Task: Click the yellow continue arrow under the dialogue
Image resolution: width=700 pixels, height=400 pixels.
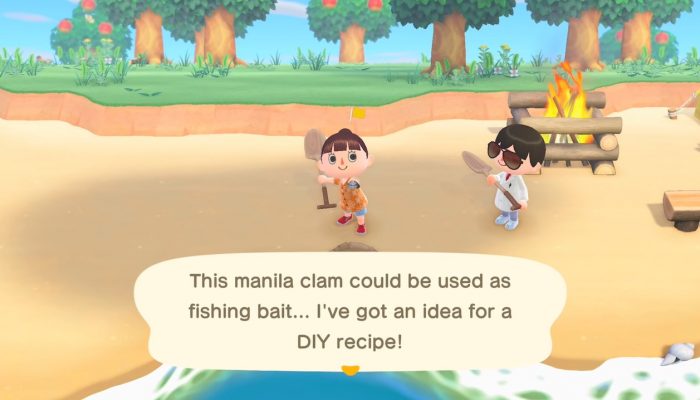Action: 349,371
